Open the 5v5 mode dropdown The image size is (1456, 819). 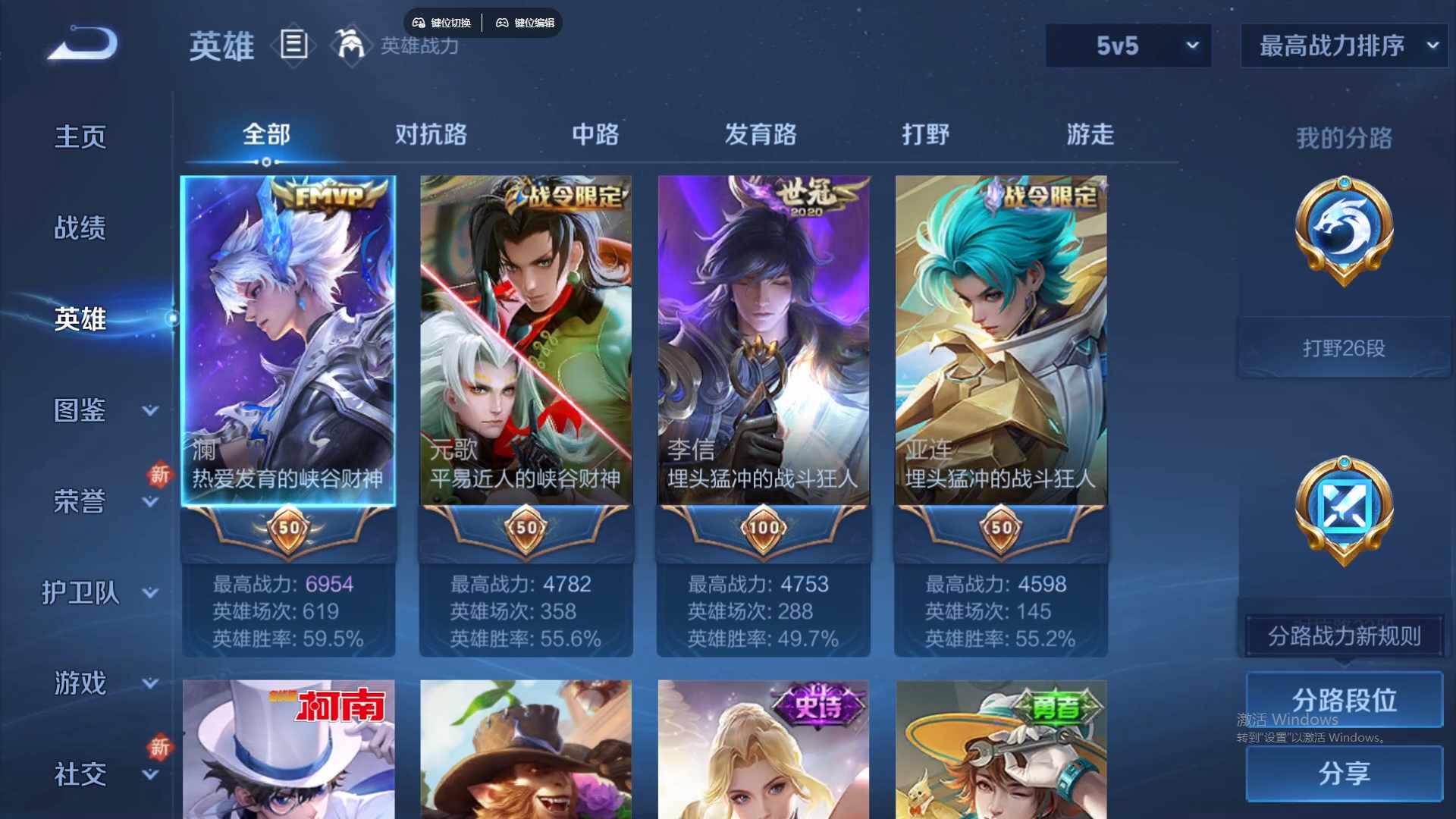point(1128,45)
